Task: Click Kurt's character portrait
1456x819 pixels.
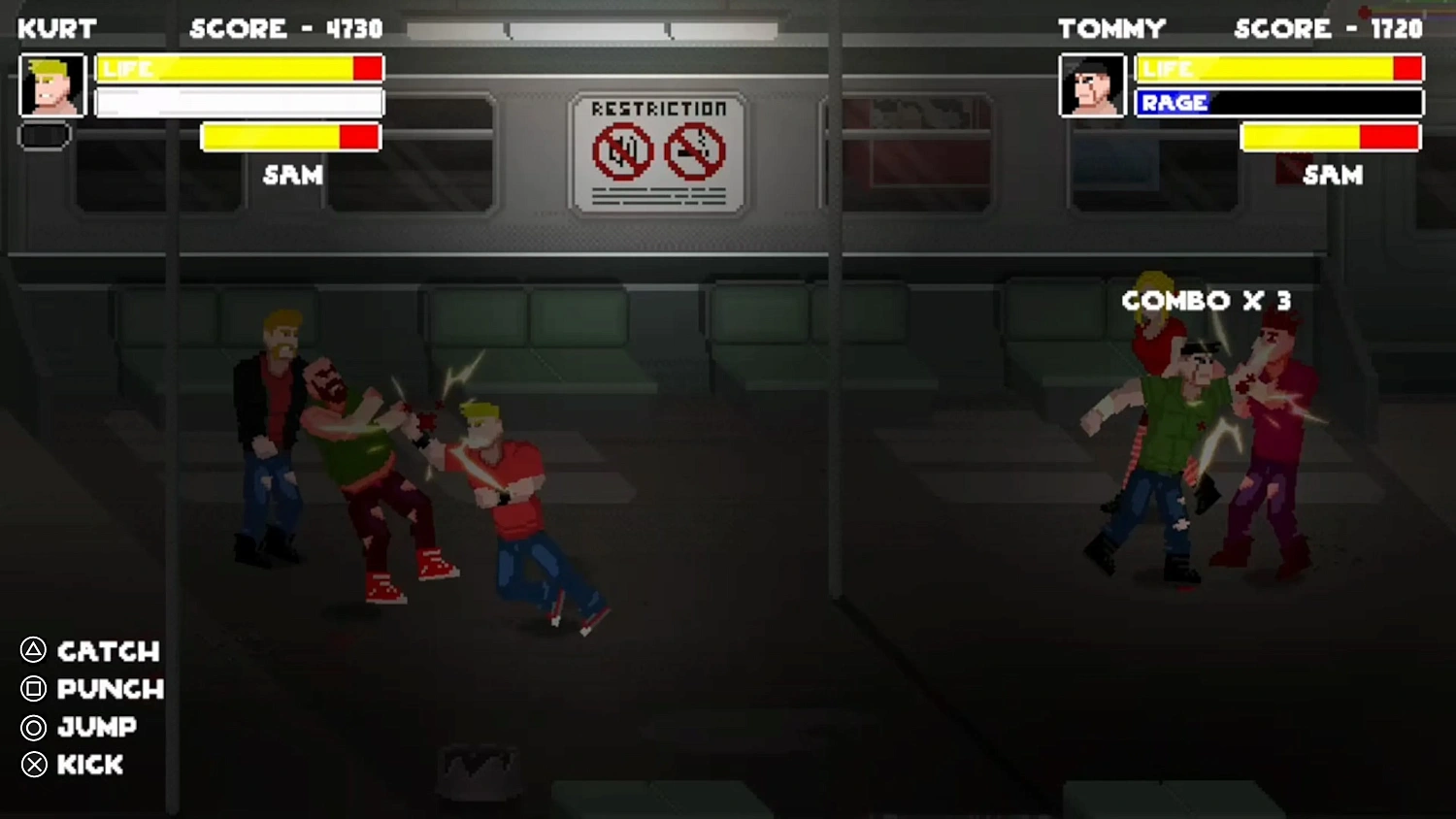Action: [x=53, y=84]
